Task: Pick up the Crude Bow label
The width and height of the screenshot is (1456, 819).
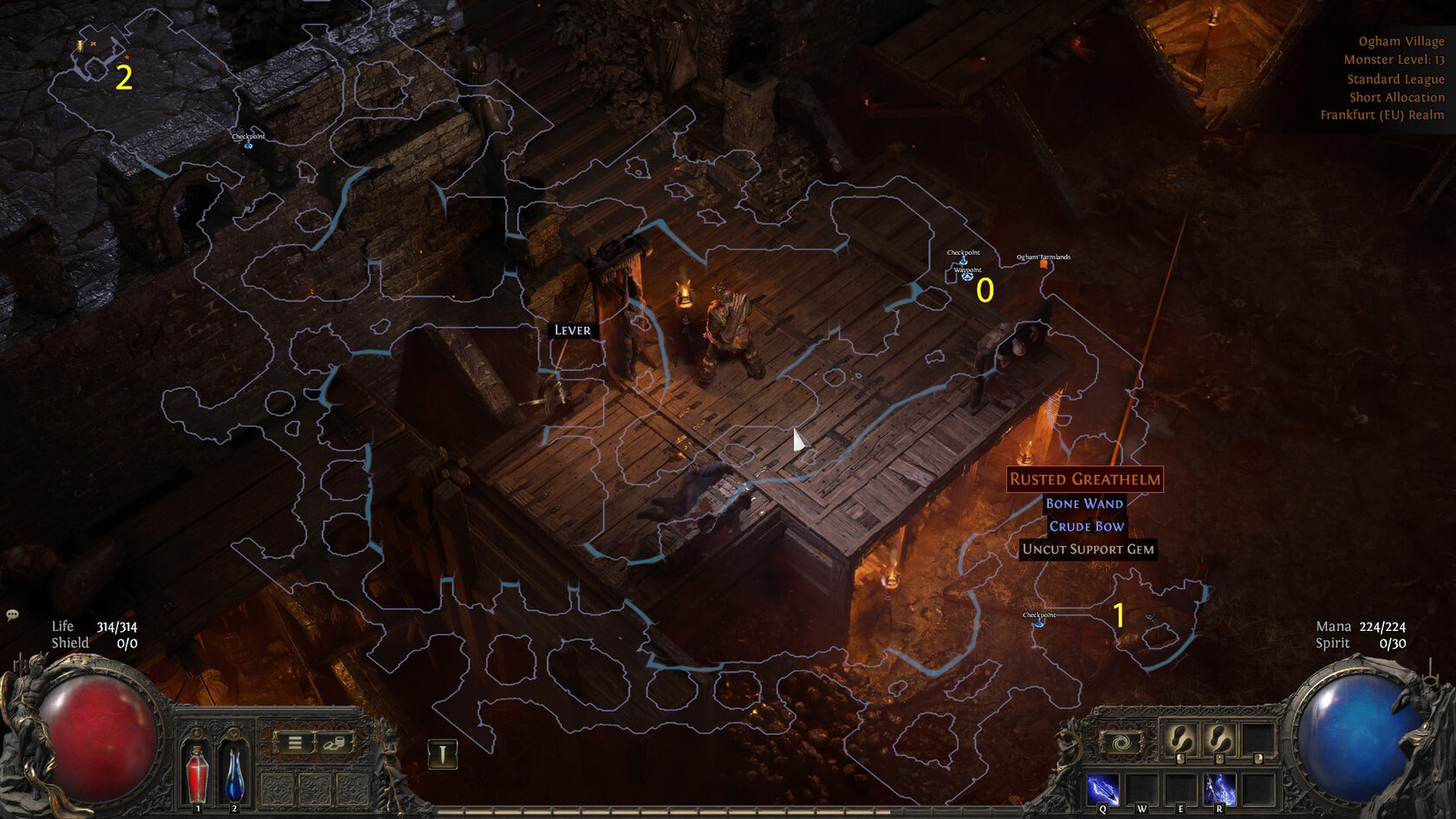Action: 1086,526
